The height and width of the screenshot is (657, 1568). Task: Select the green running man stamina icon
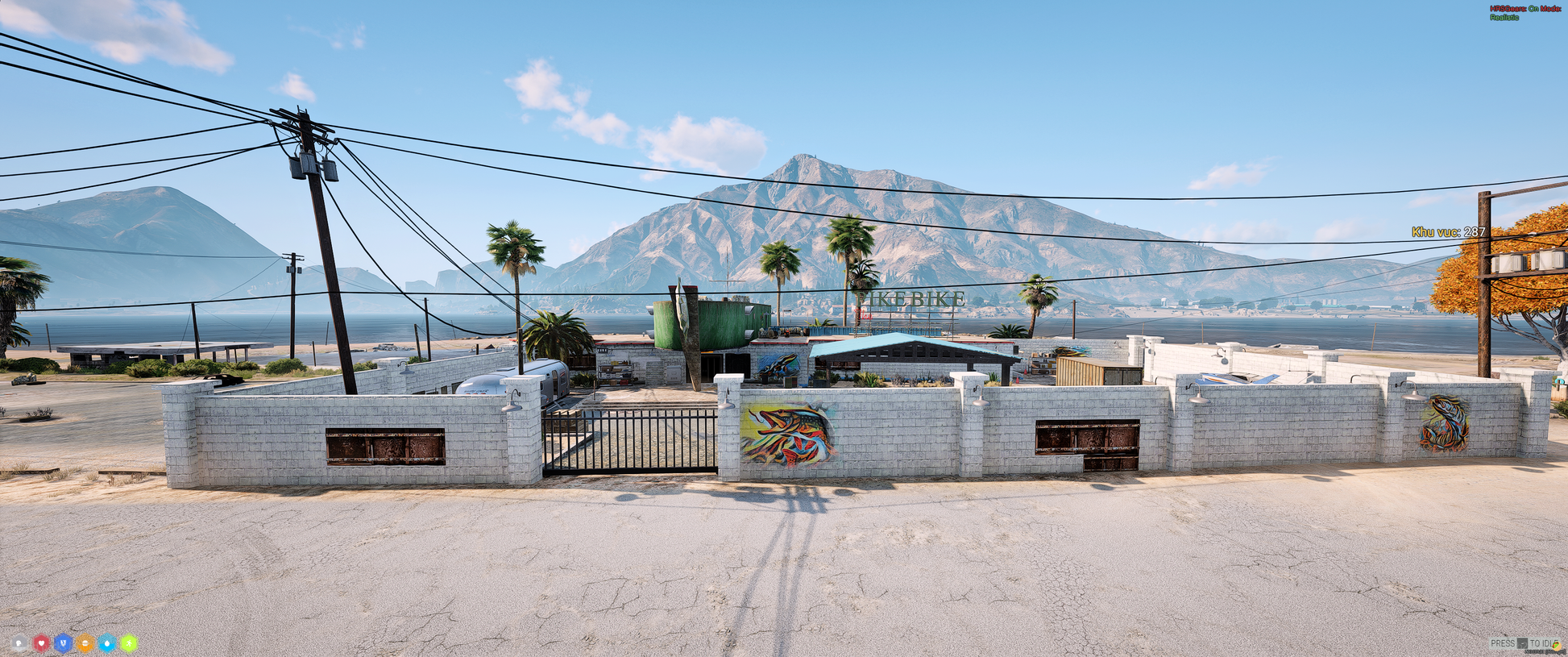coord(129,643)
